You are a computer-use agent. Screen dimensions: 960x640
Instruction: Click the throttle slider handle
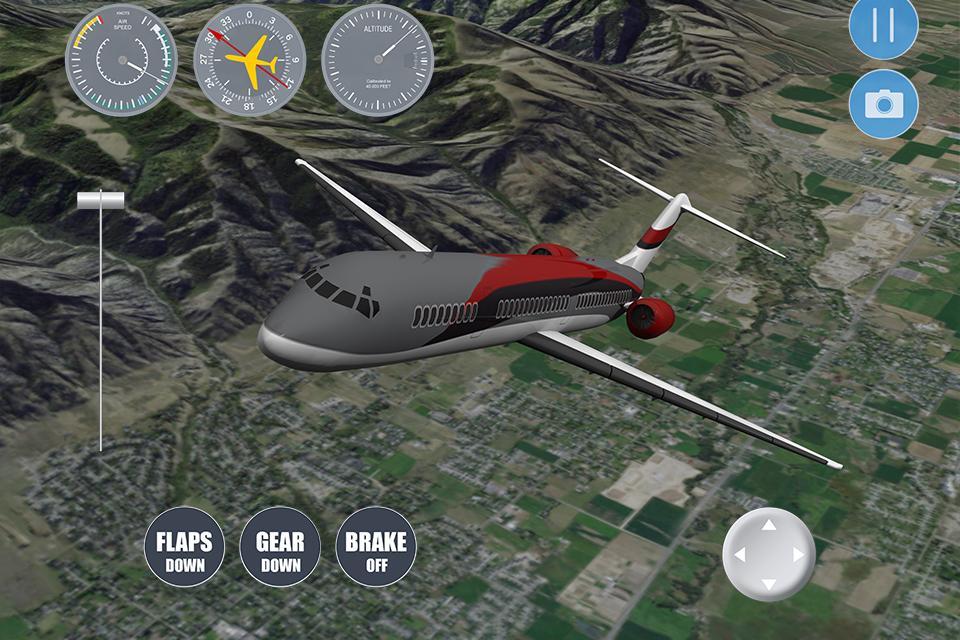(101, 201)
